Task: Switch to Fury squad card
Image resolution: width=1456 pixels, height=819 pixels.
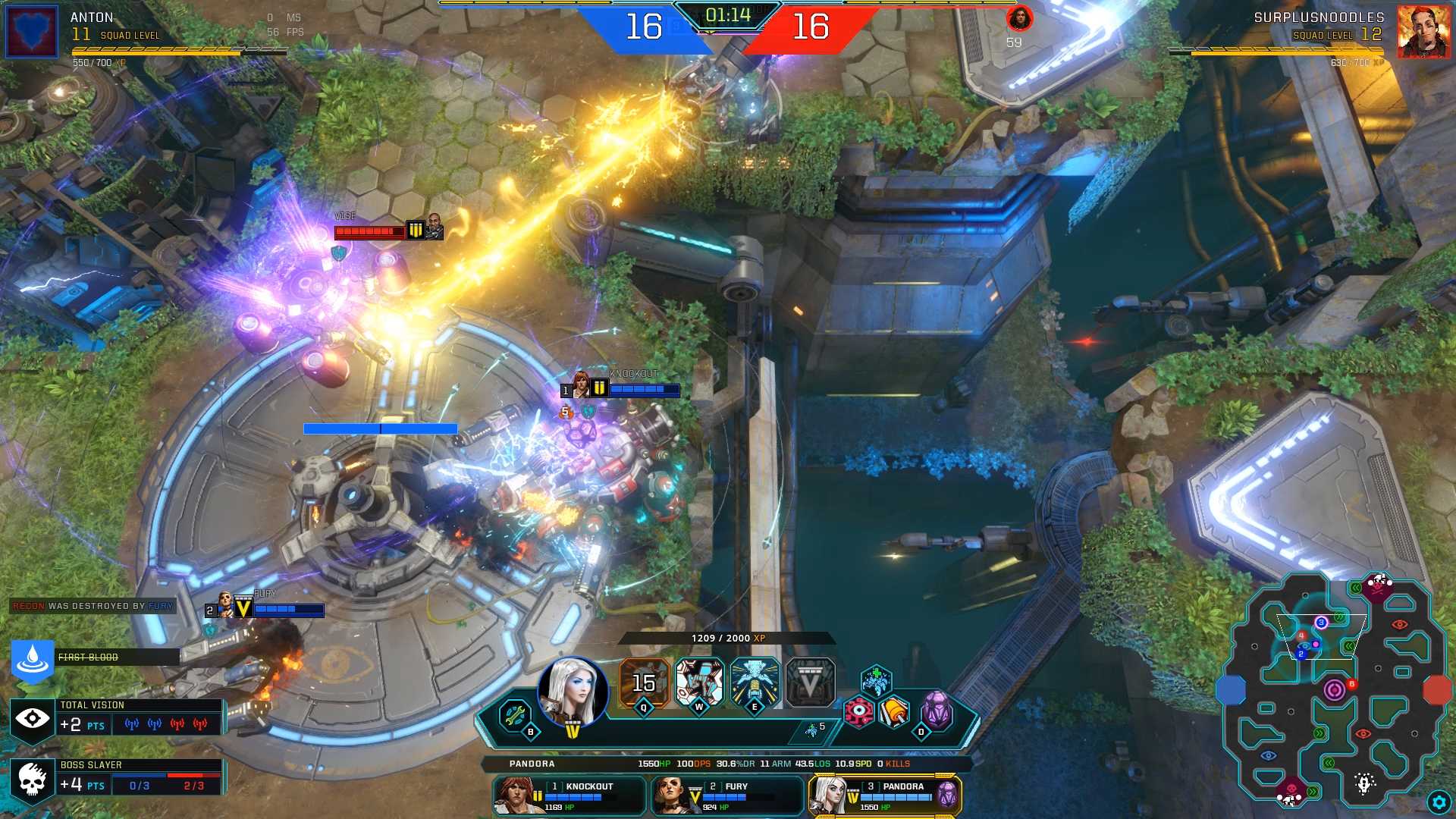Action: [x=727, y=795]
